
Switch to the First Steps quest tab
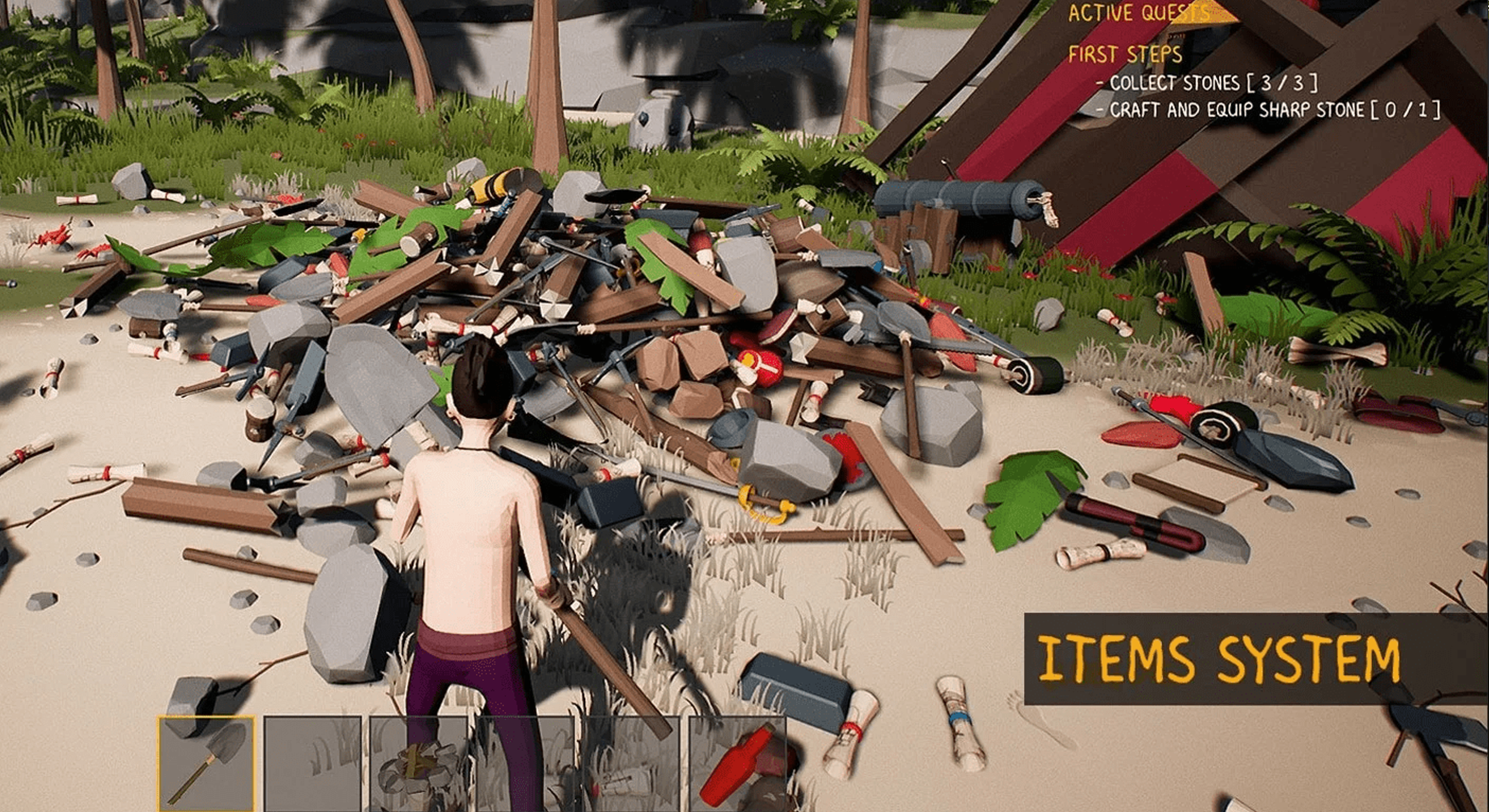[x=1126, y=54]
